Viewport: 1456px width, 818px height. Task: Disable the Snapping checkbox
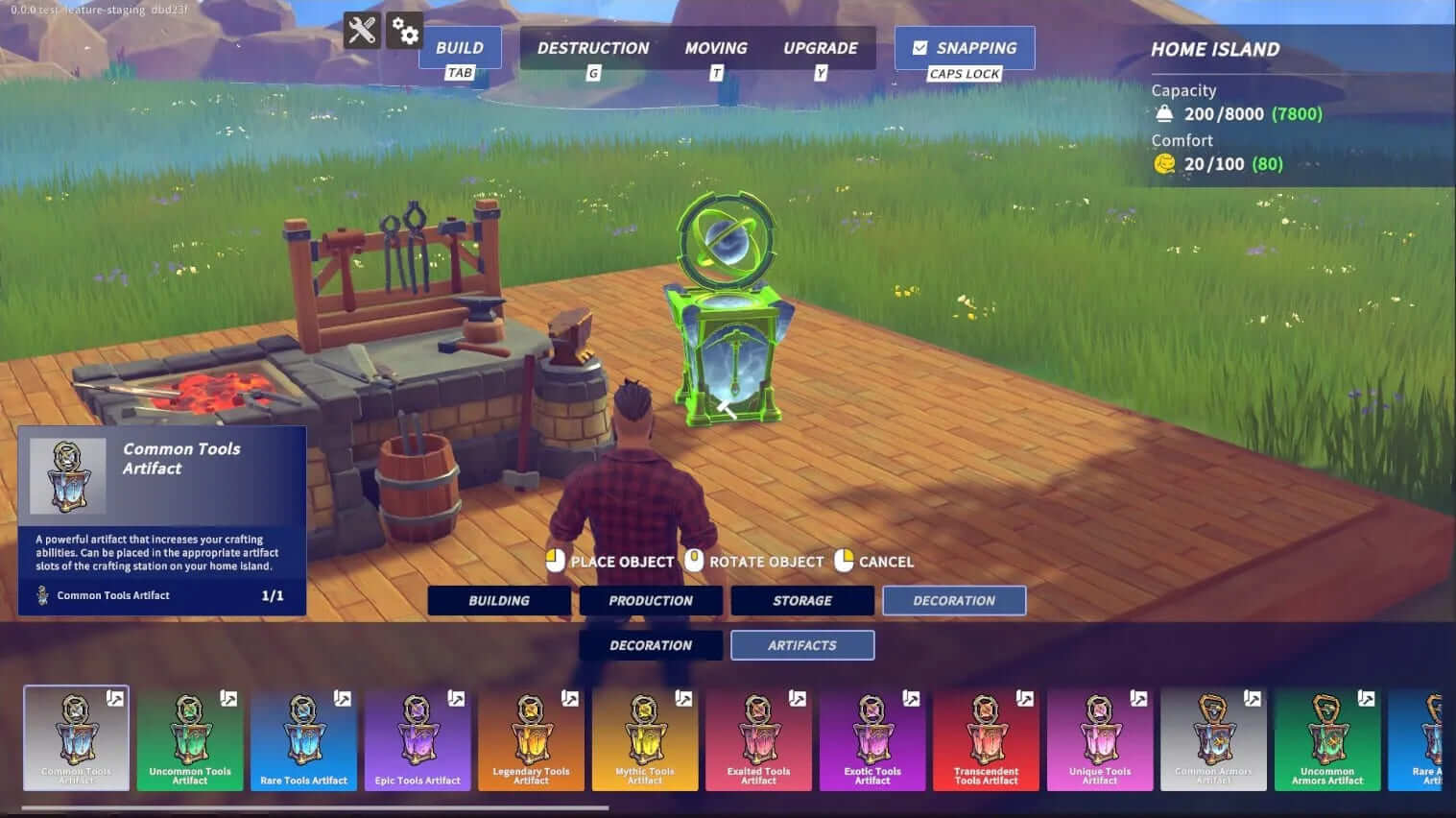(x=920, y=46)
